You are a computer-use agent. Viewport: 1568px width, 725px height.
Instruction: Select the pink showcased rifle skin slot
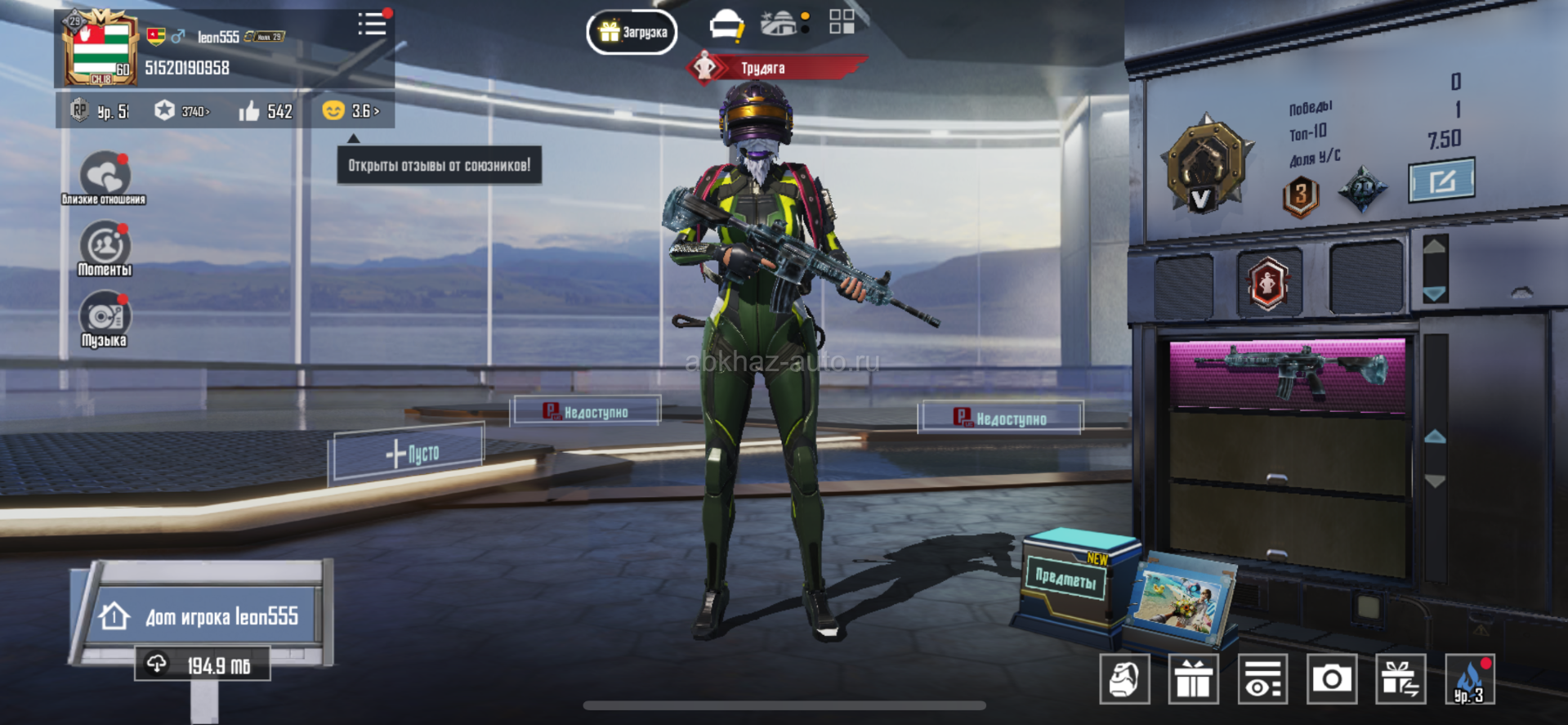(x=1288, y=373)
